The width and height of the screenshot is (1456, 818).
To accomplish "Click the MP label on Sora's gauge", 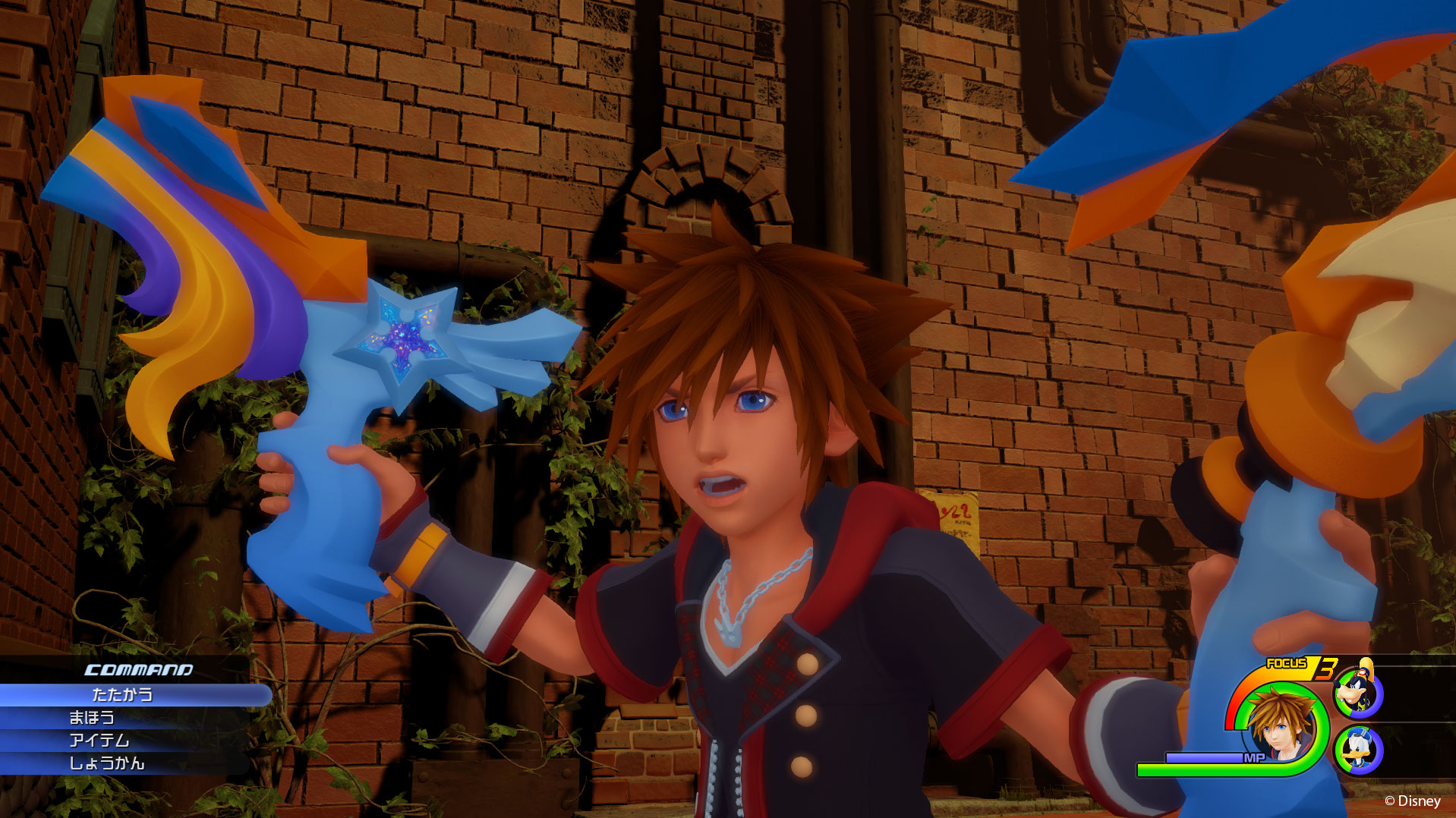I will tap(1253, 757).
